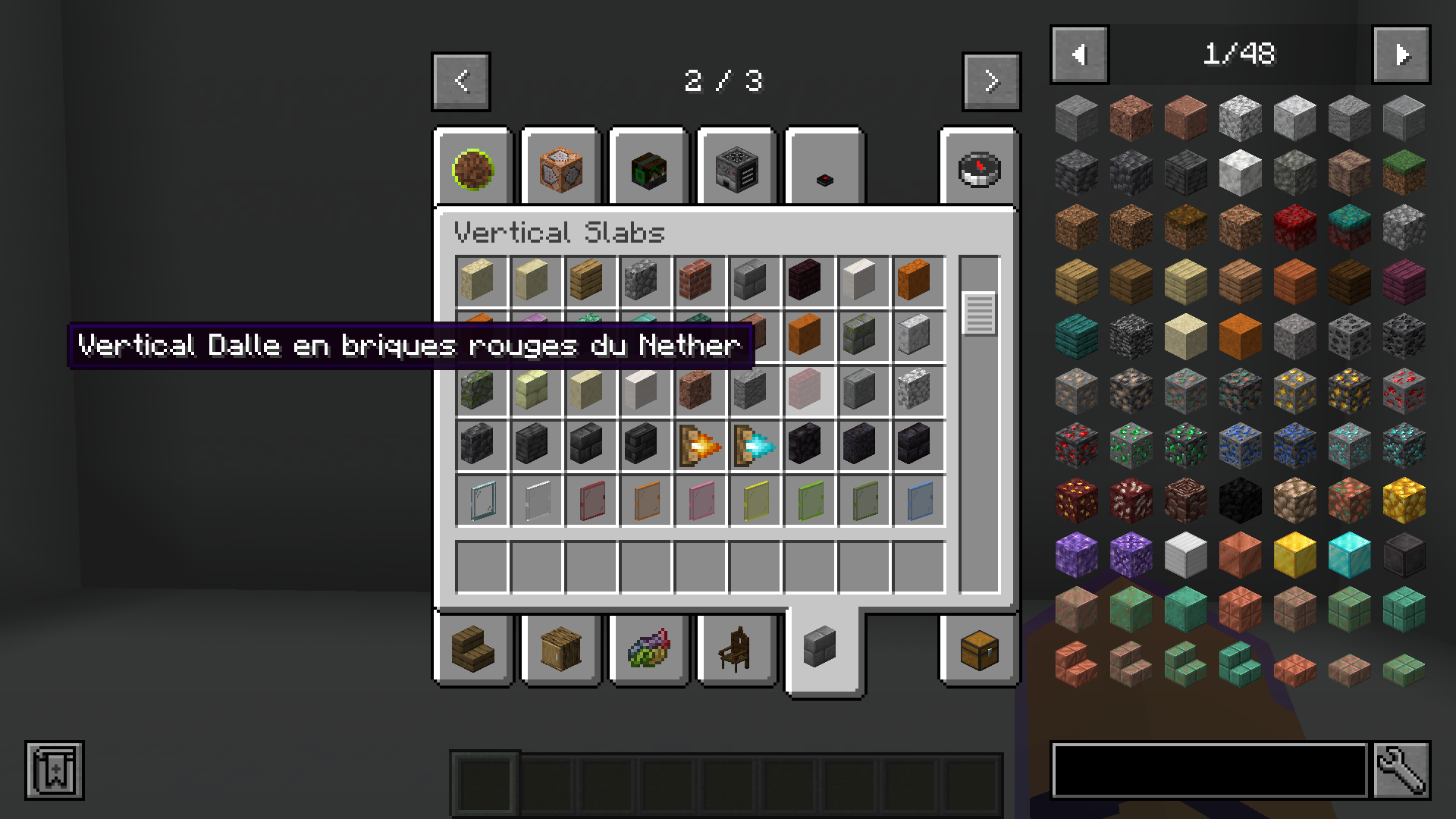
Task: Select the stone button creative tab
Action: click(823, 167)
